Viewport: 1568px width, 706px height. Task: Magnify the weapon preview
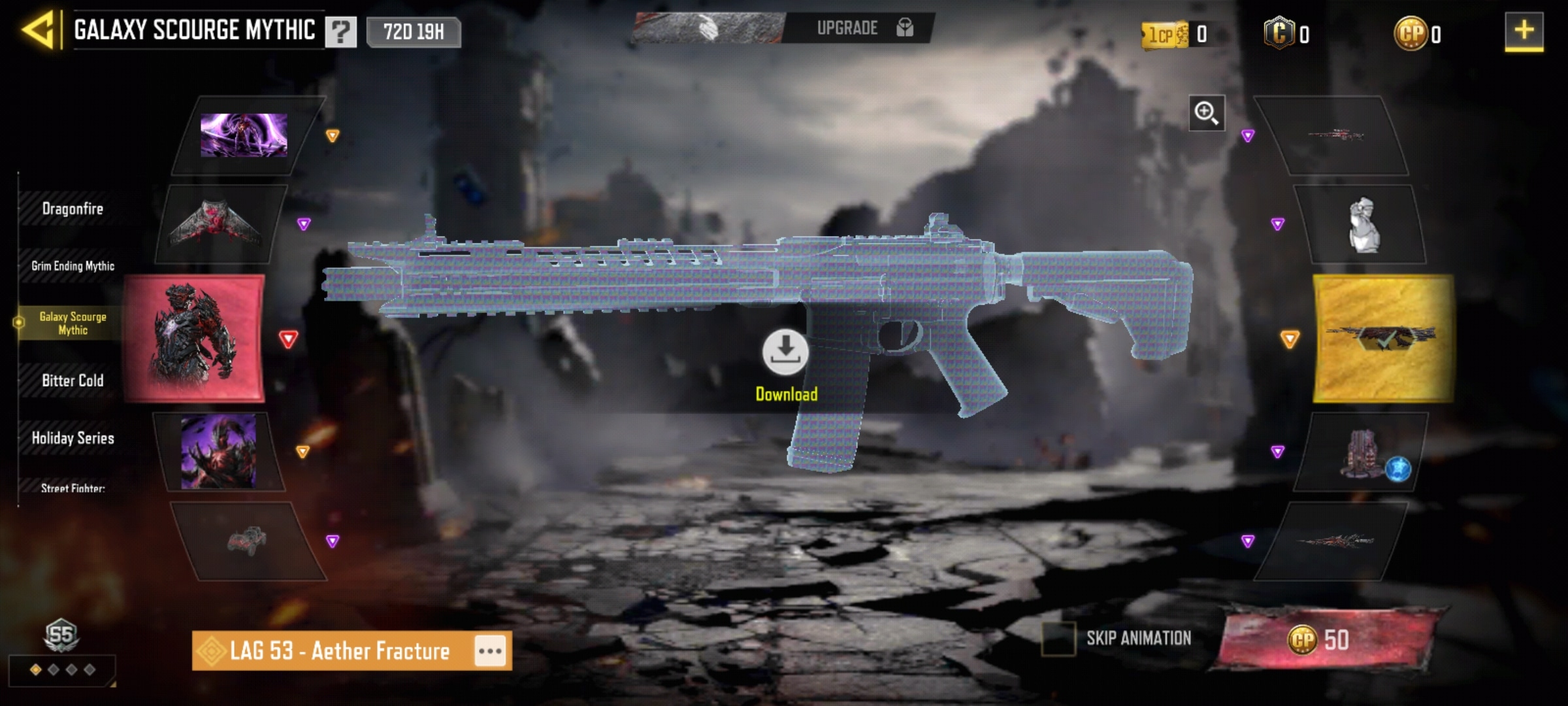(1206, 113)
